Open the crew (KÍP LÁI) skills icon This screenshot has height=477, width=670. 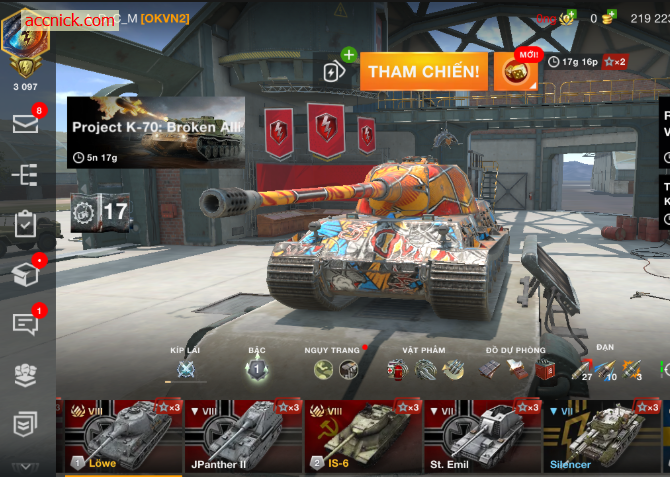tap(185, 370)
